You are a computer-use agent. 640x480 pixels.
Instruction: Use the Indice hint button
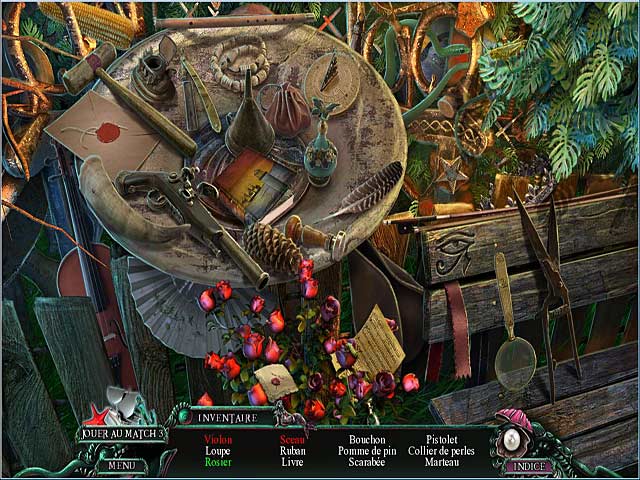(529, 465)
